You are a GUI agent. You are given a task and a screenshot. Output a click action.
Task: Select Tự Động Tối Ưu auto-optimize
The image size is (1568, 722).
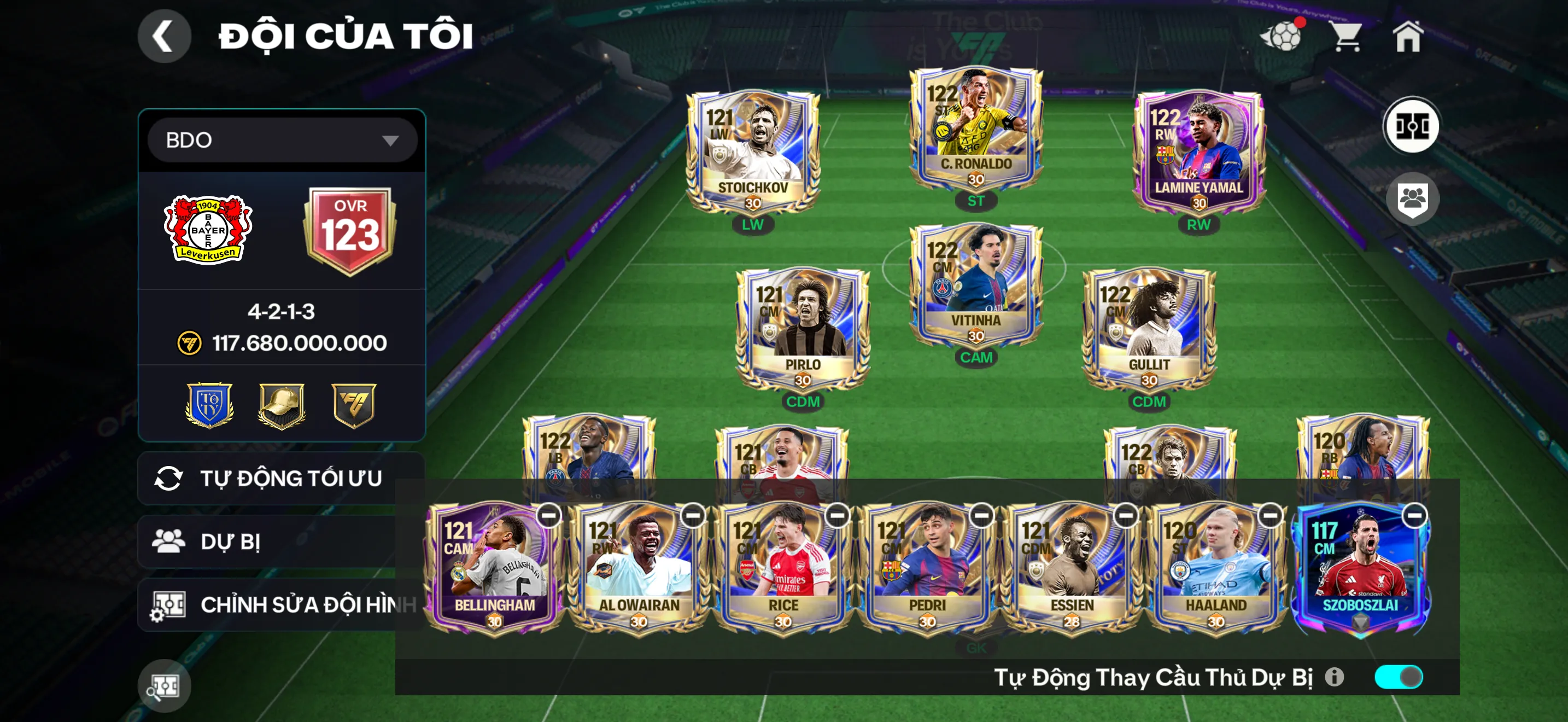point(280,479)
